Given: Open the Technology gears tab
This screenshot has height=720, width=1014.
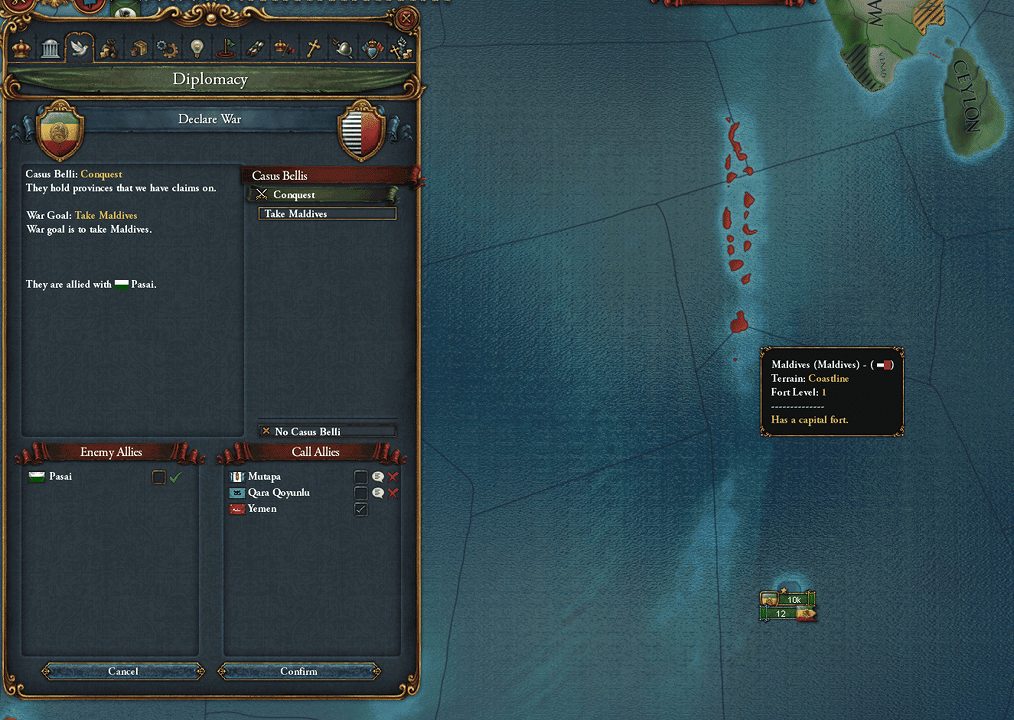Looking at the screenshot, I should (x=167, y=47).
